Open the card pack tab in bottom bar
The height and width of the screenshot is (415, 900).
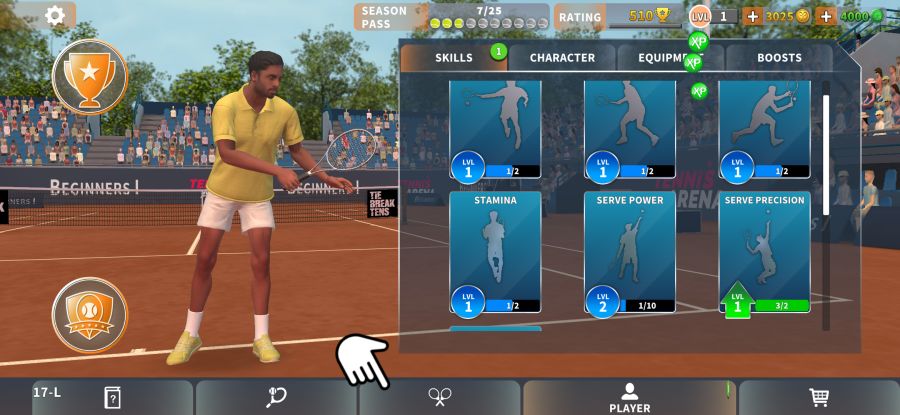click(112, 398)
